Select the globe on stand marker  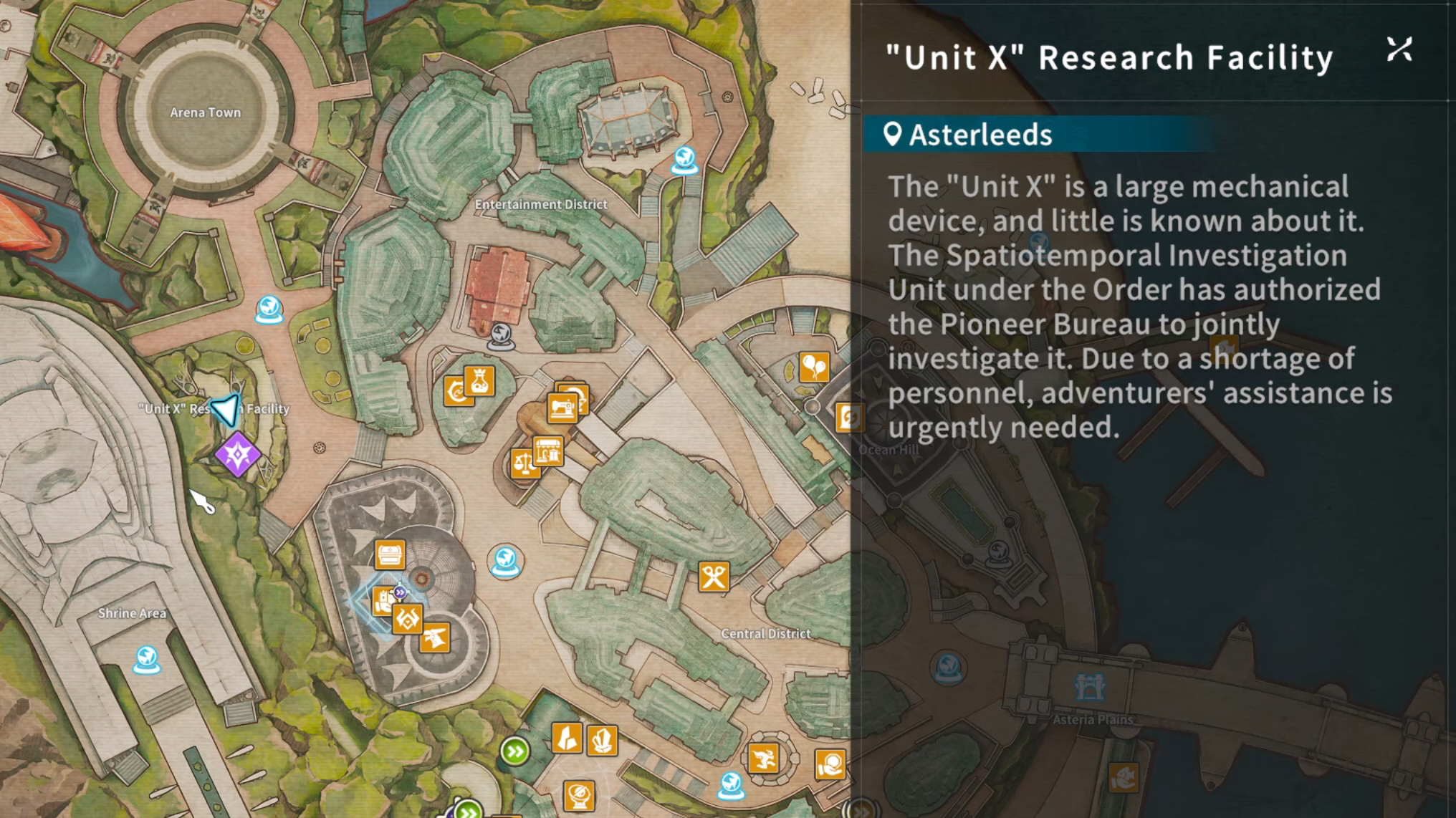(x=579, y=795)
